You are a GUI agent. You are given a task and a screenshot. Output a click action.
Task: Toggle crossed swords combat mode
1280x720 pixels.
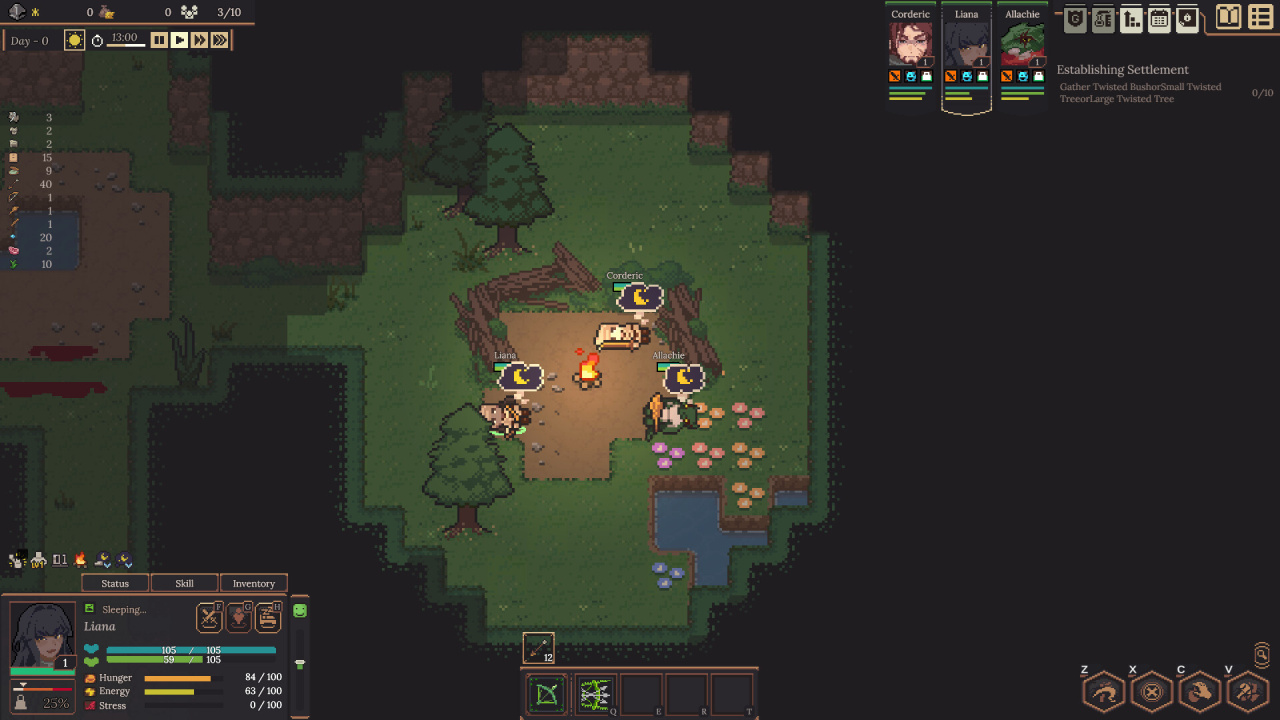pyautogui.click(x=209, y=617)
